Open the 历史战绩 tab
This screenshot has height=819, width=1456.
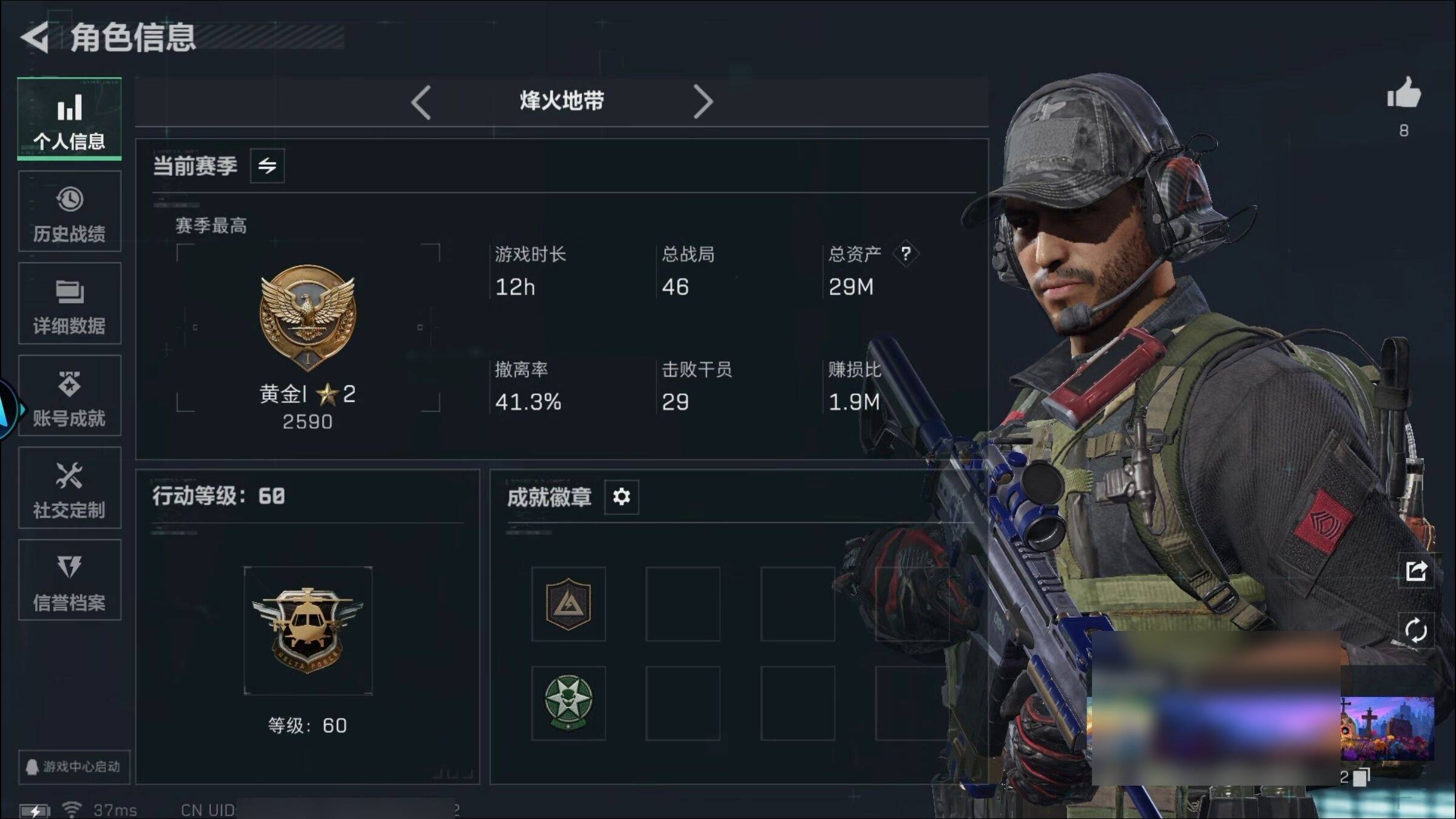[x=69, y=212]
